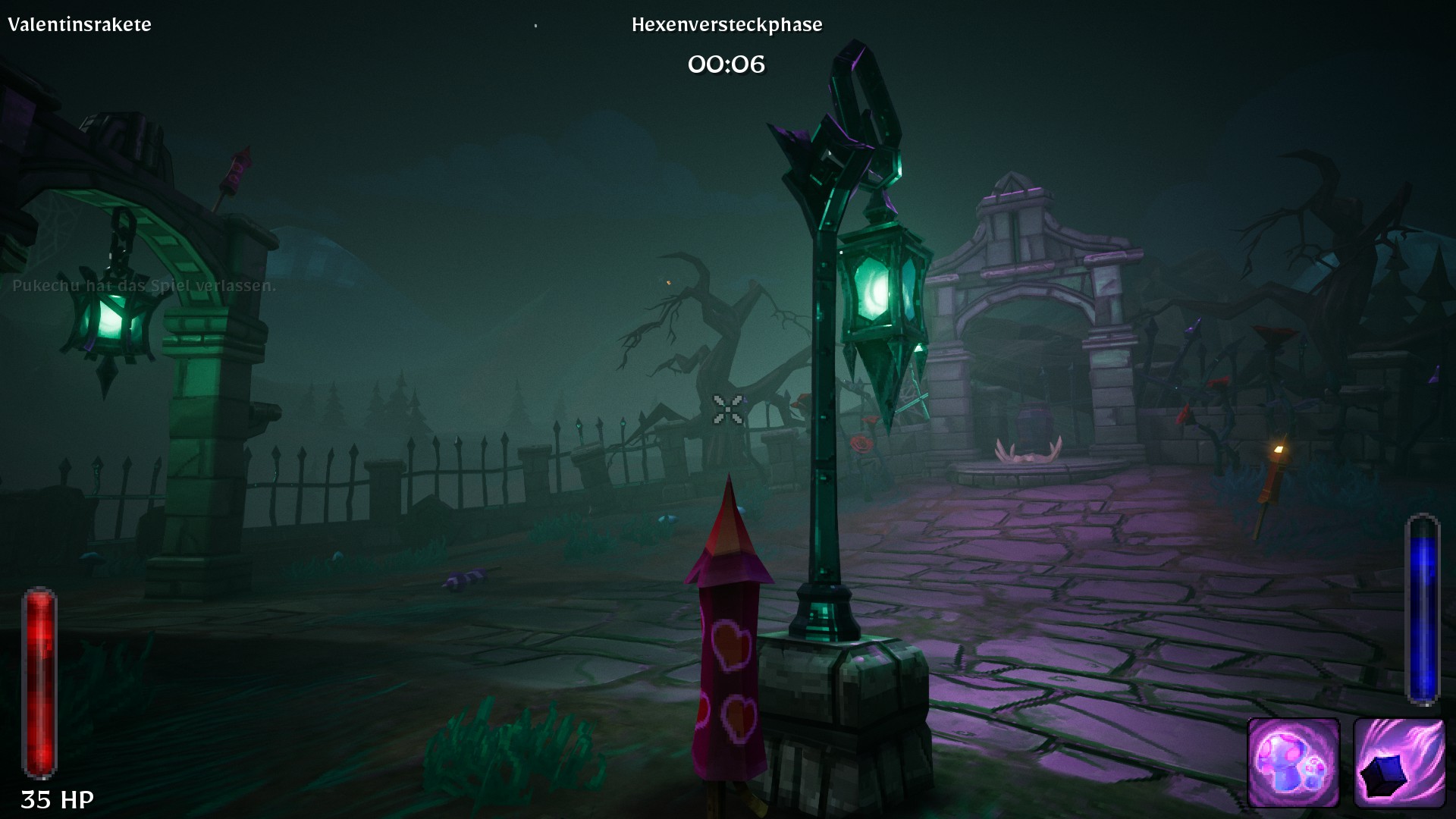Click the 35 HP health label

[58, 799]
